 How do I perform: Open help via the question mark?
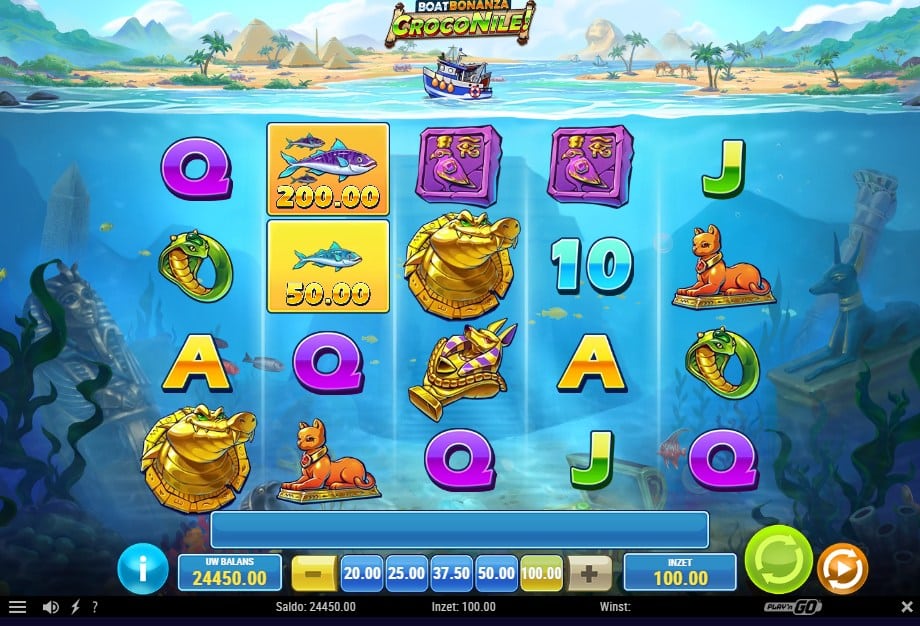95,607
